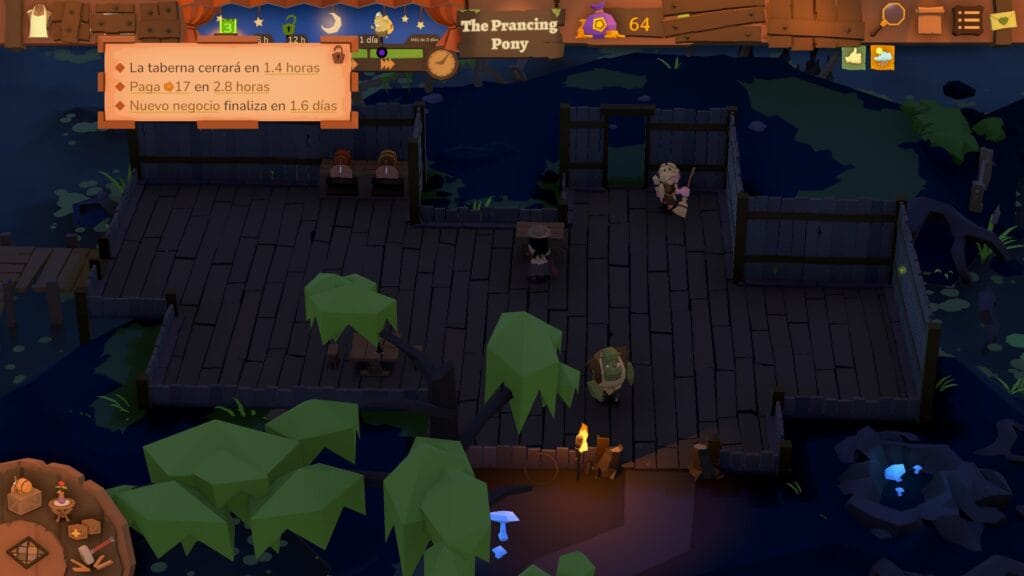Open the list menu icon
Image resolution: width=1024 pixels, height=576 pixels.
(x=966, y=20)
